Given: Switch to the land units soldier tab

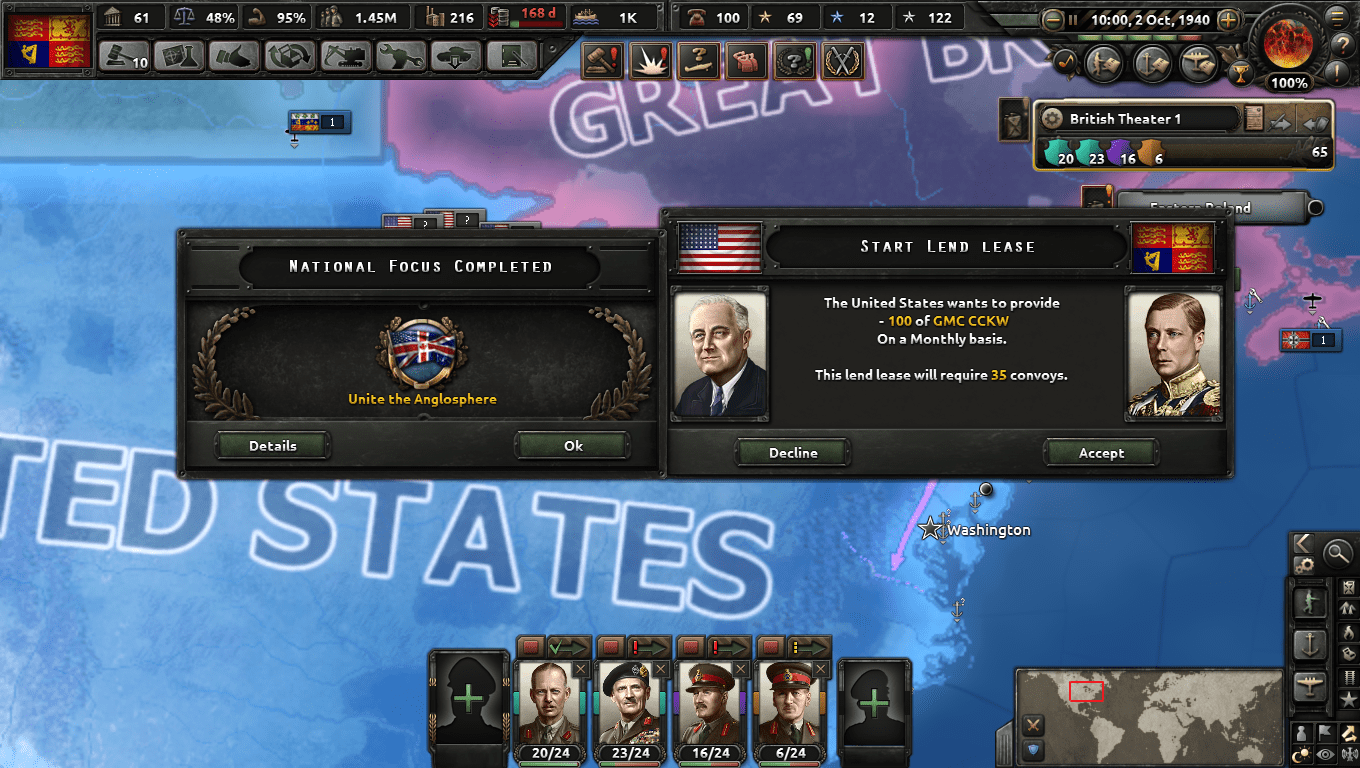Looking at the screenshot, I should [1310, 604].
